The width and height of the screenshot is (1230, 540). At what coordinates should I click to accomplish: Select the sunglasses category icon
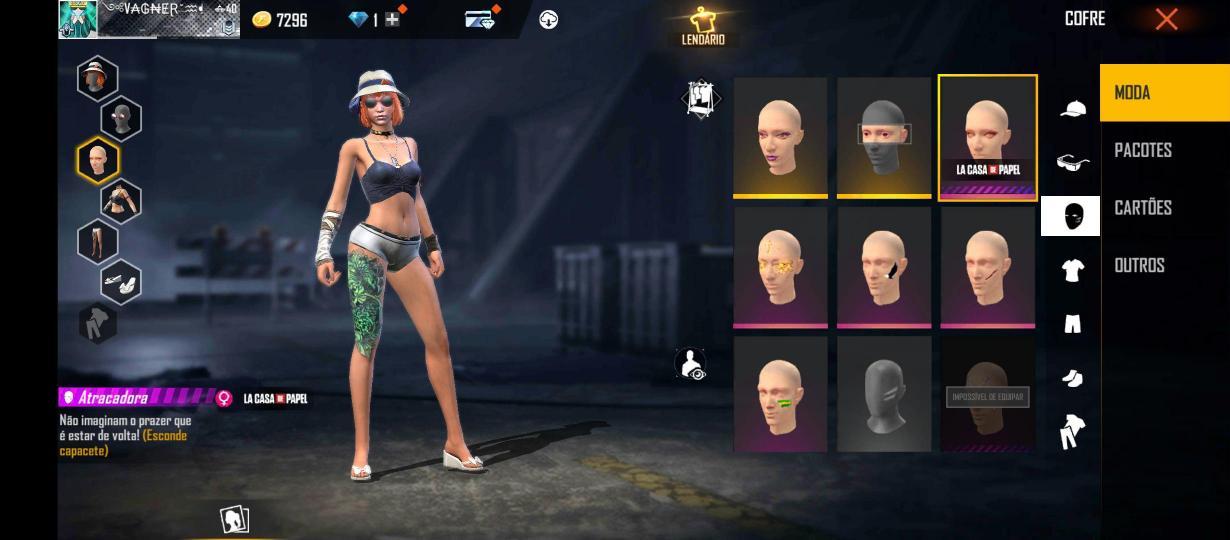1072,162
